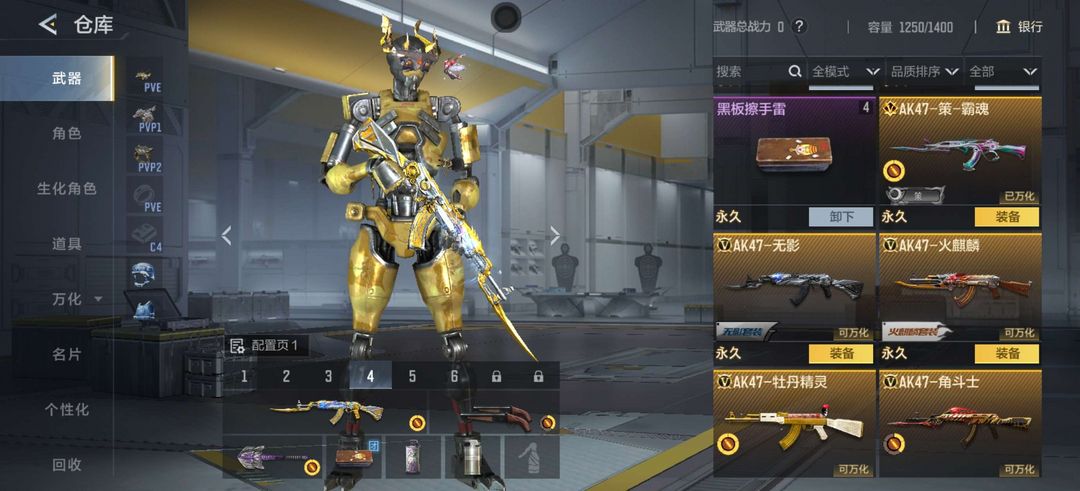Rotate to the next character view arrow
Viewport: 1080px width, 491px height.
[555, 236]
